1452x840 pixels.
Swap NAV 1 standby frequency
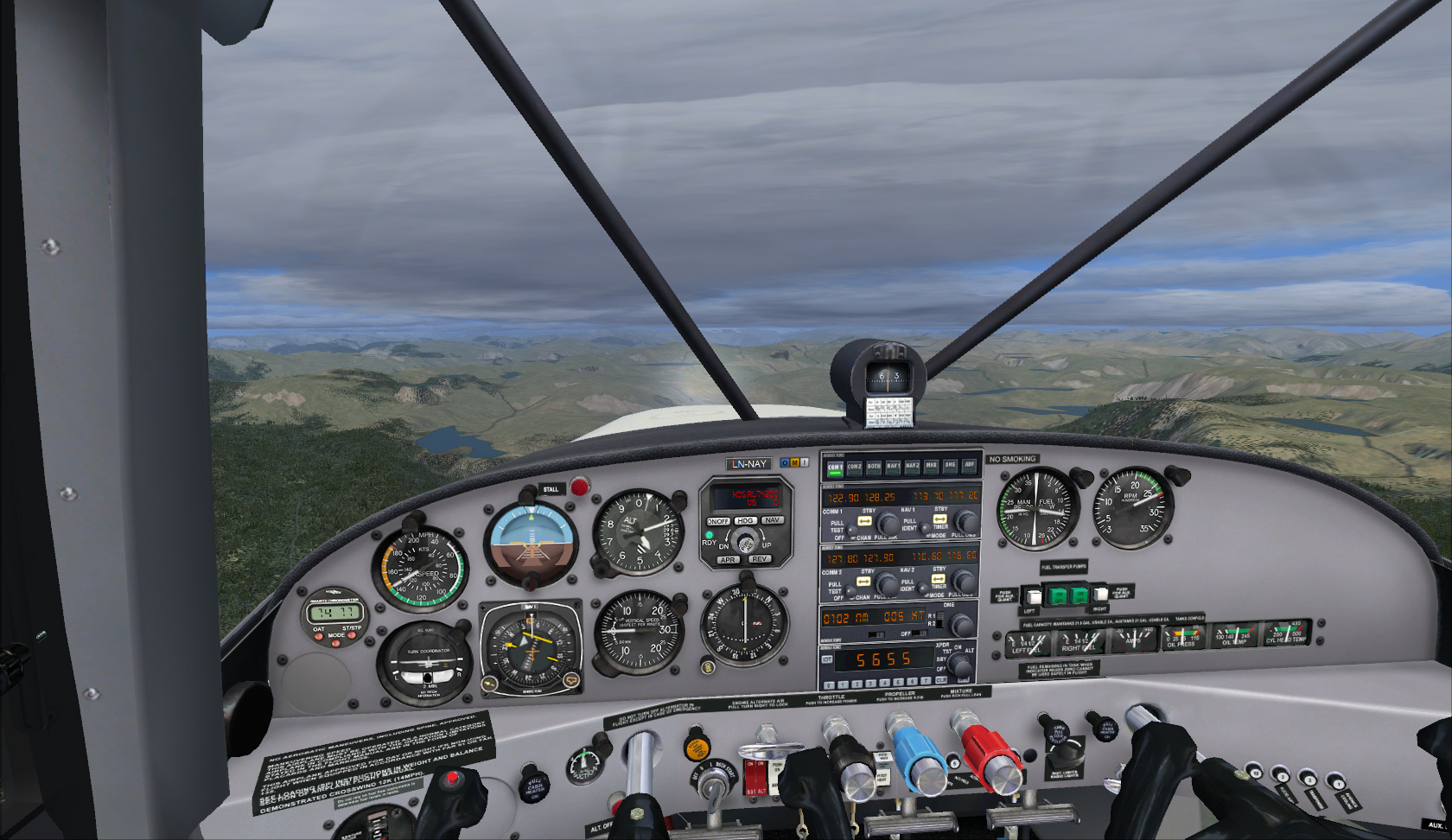tap(940, 519)
